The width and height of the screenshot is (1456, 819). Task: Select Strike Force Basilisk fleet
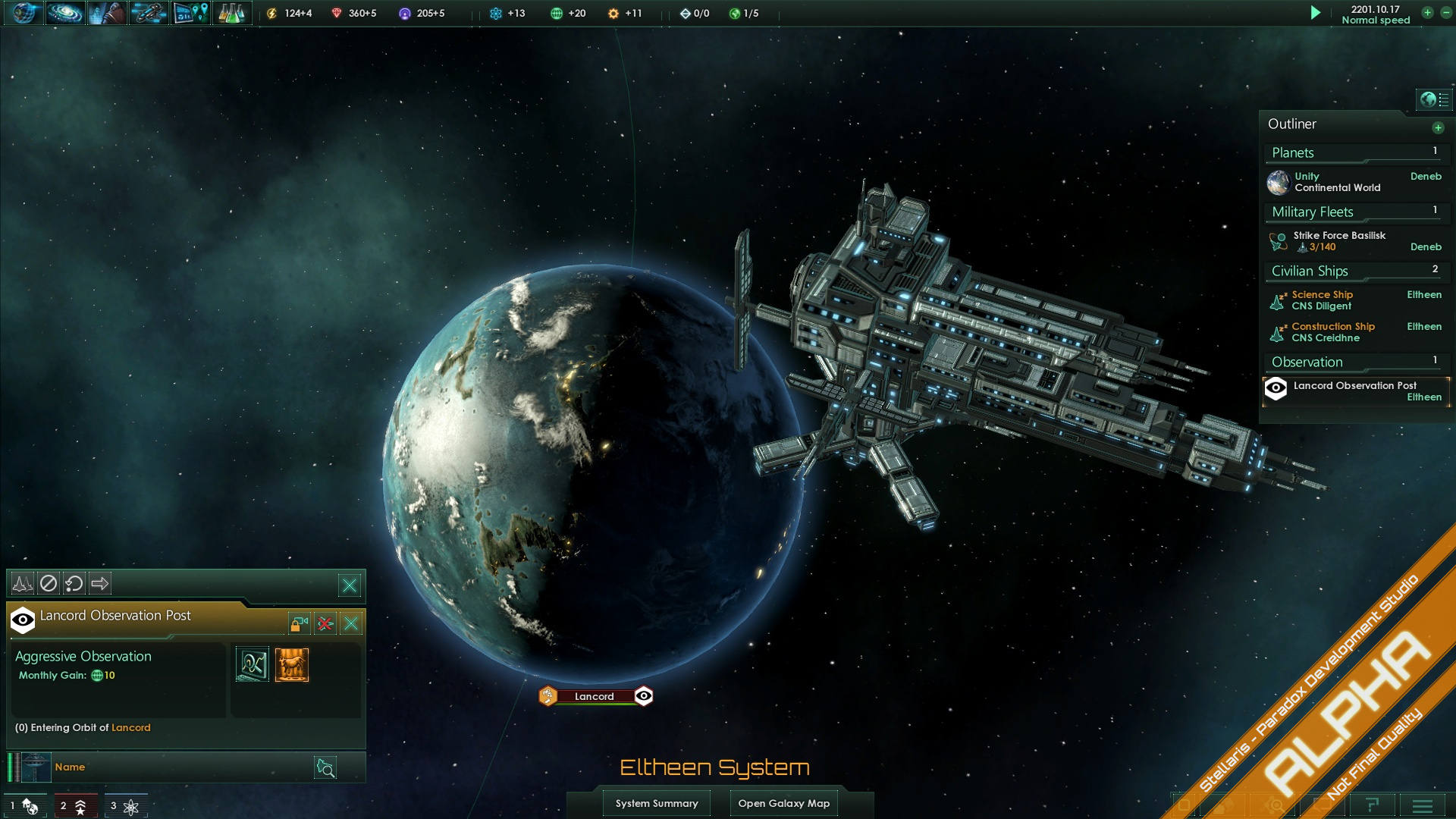coord(1339,241)
